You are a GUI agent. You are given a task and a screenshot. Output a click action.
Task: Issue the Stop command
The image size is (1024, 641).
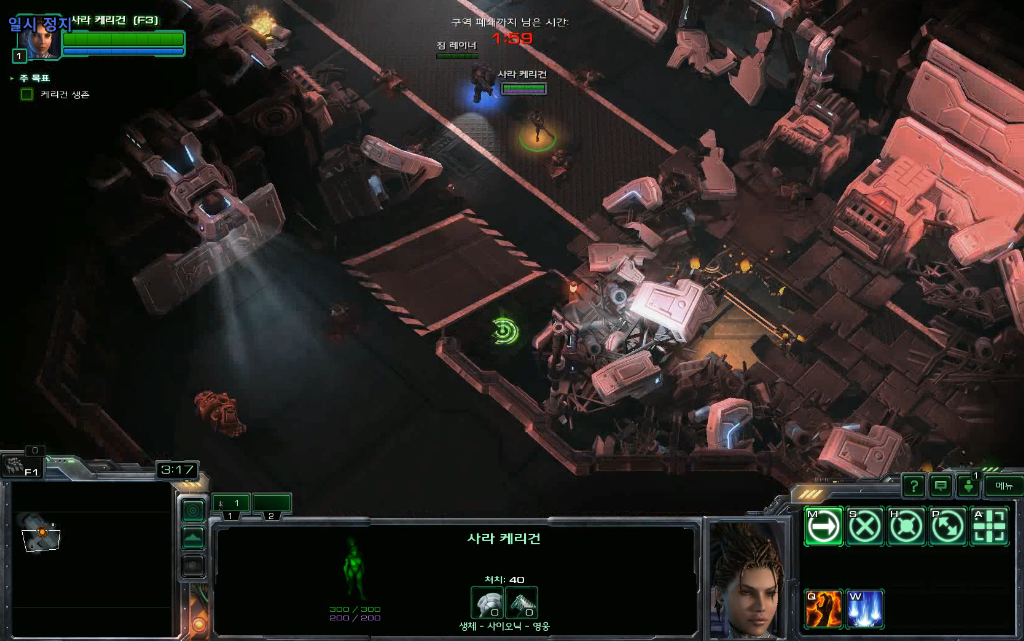point(865,527)
